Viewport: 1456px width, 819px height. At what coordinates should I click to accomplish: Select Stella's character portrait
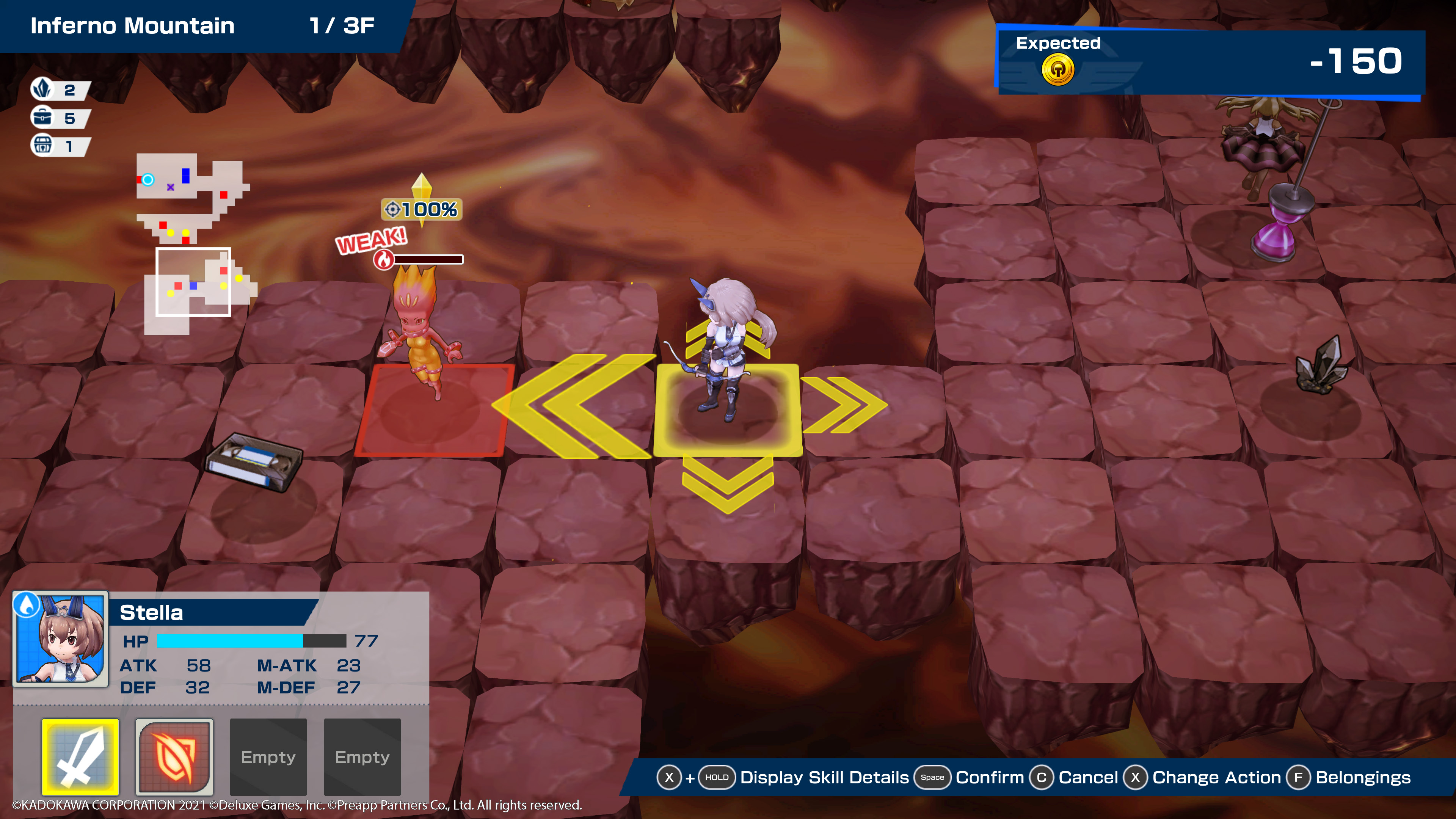61,639
